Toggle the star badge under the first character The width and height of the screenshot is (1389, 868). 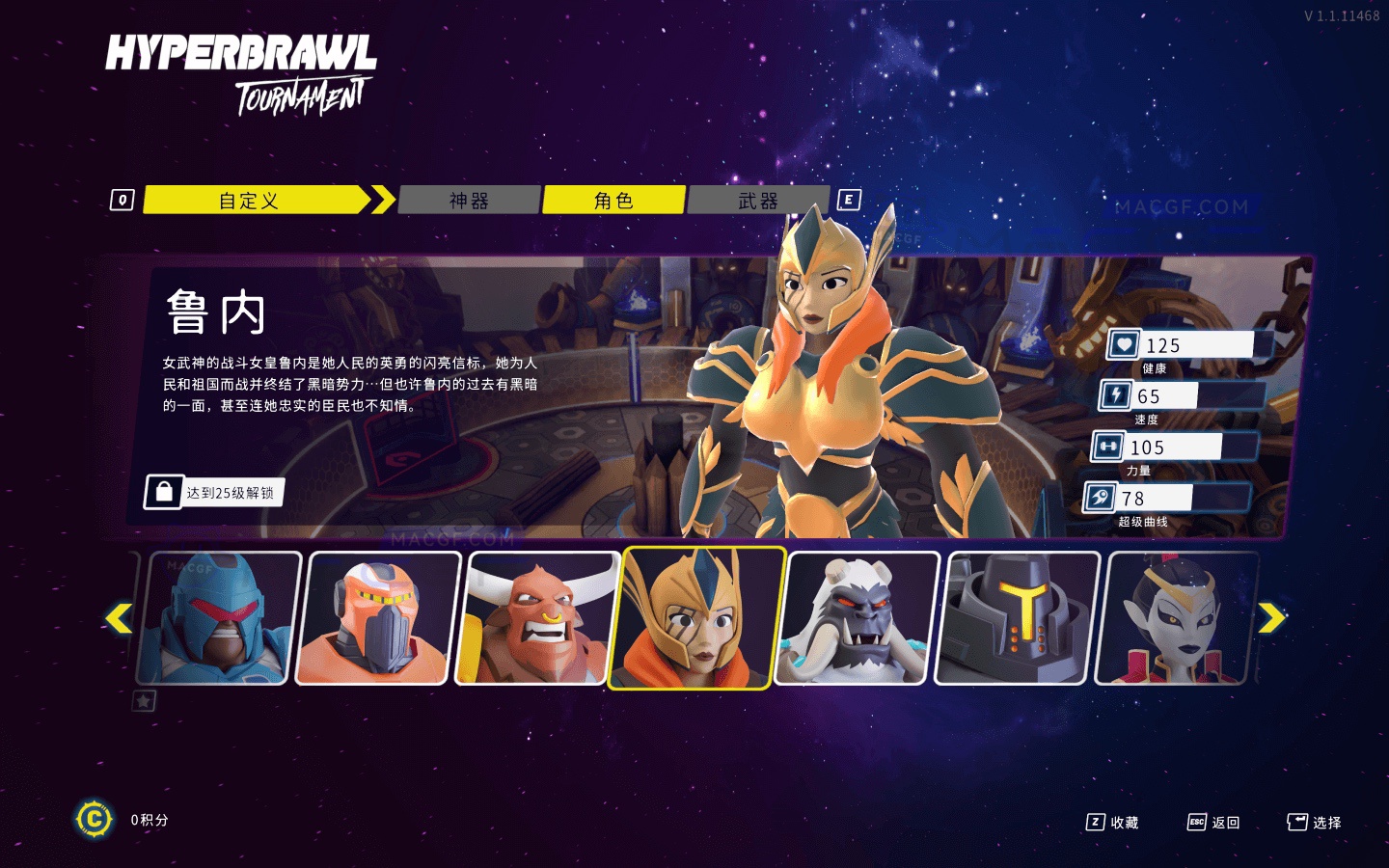(x=145, y=701)
